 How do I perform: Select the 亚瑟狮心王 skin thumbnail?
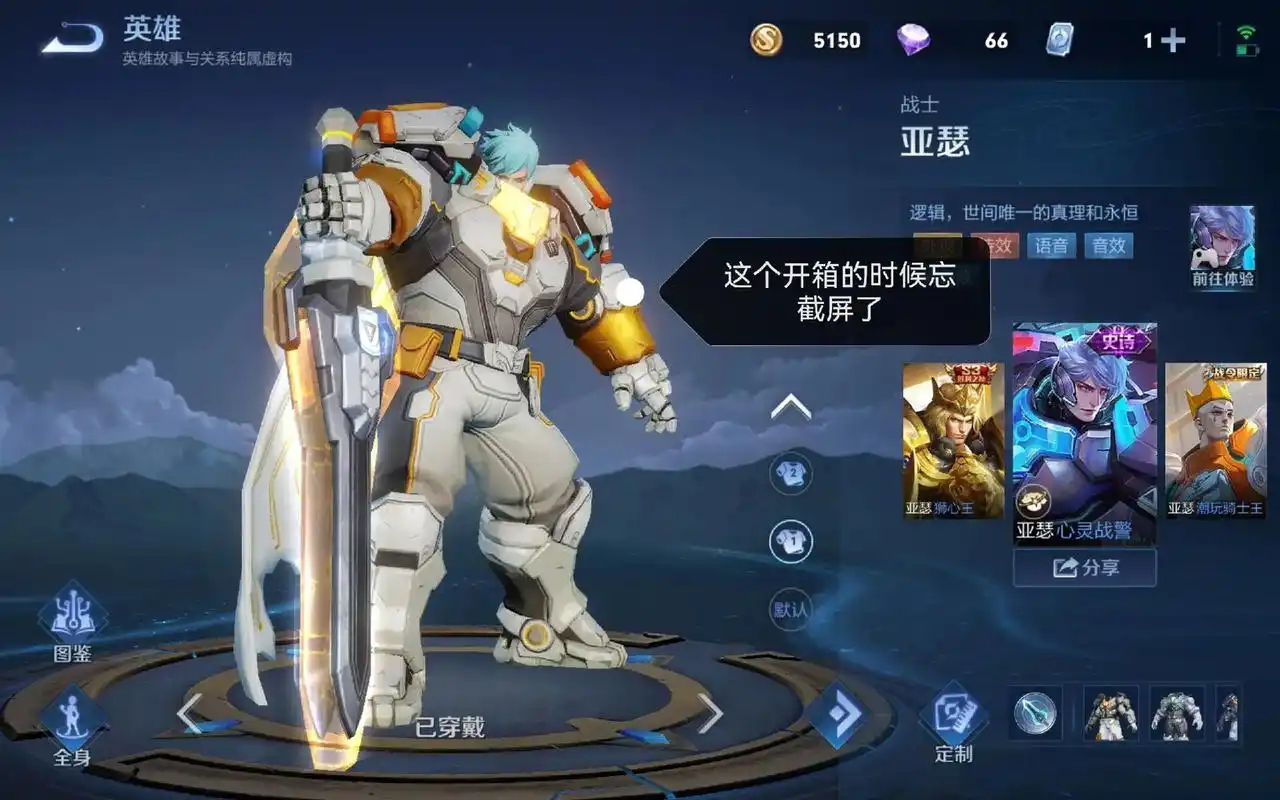click(x=951, y=440)
